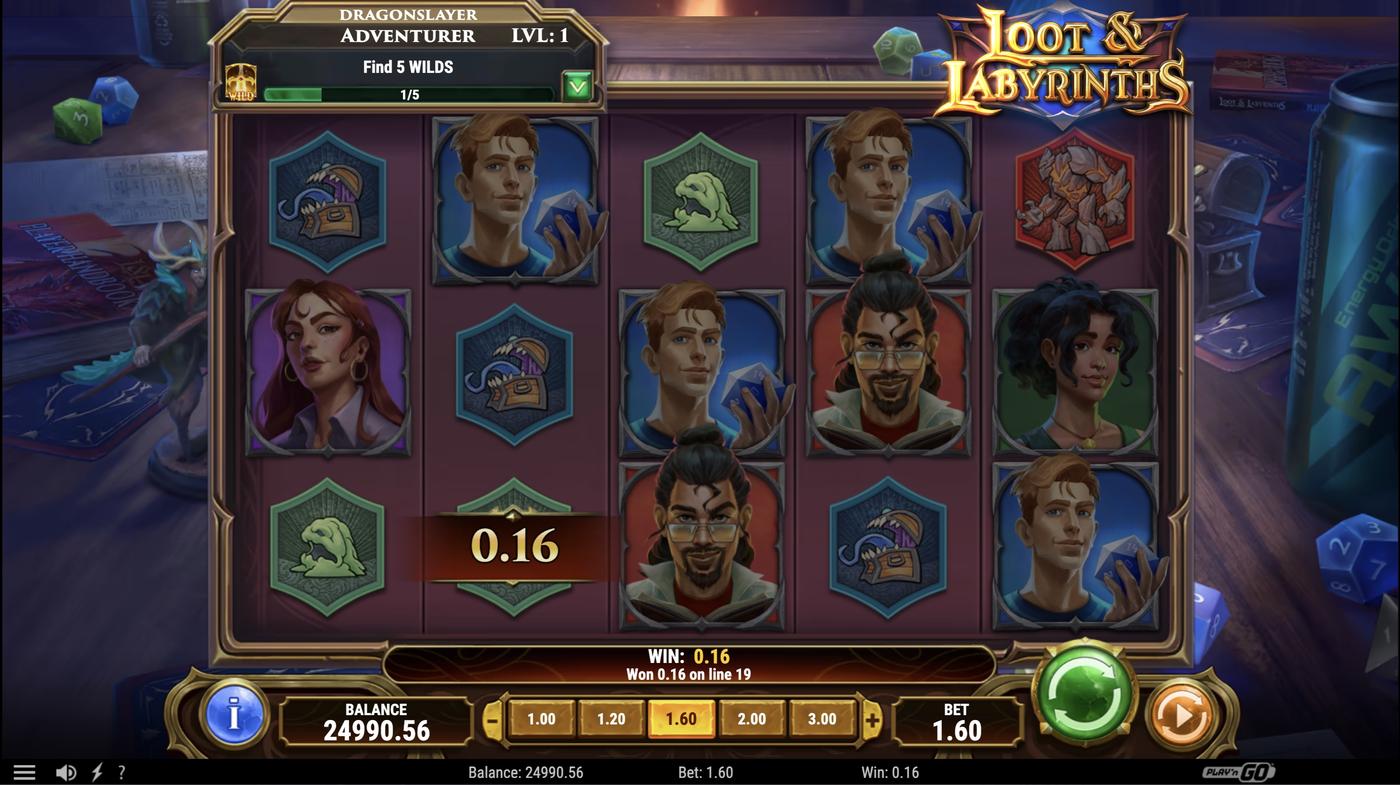Enable turbo spin with the lightning icon
Screen dimensions: 1400x785
[95, 770]
